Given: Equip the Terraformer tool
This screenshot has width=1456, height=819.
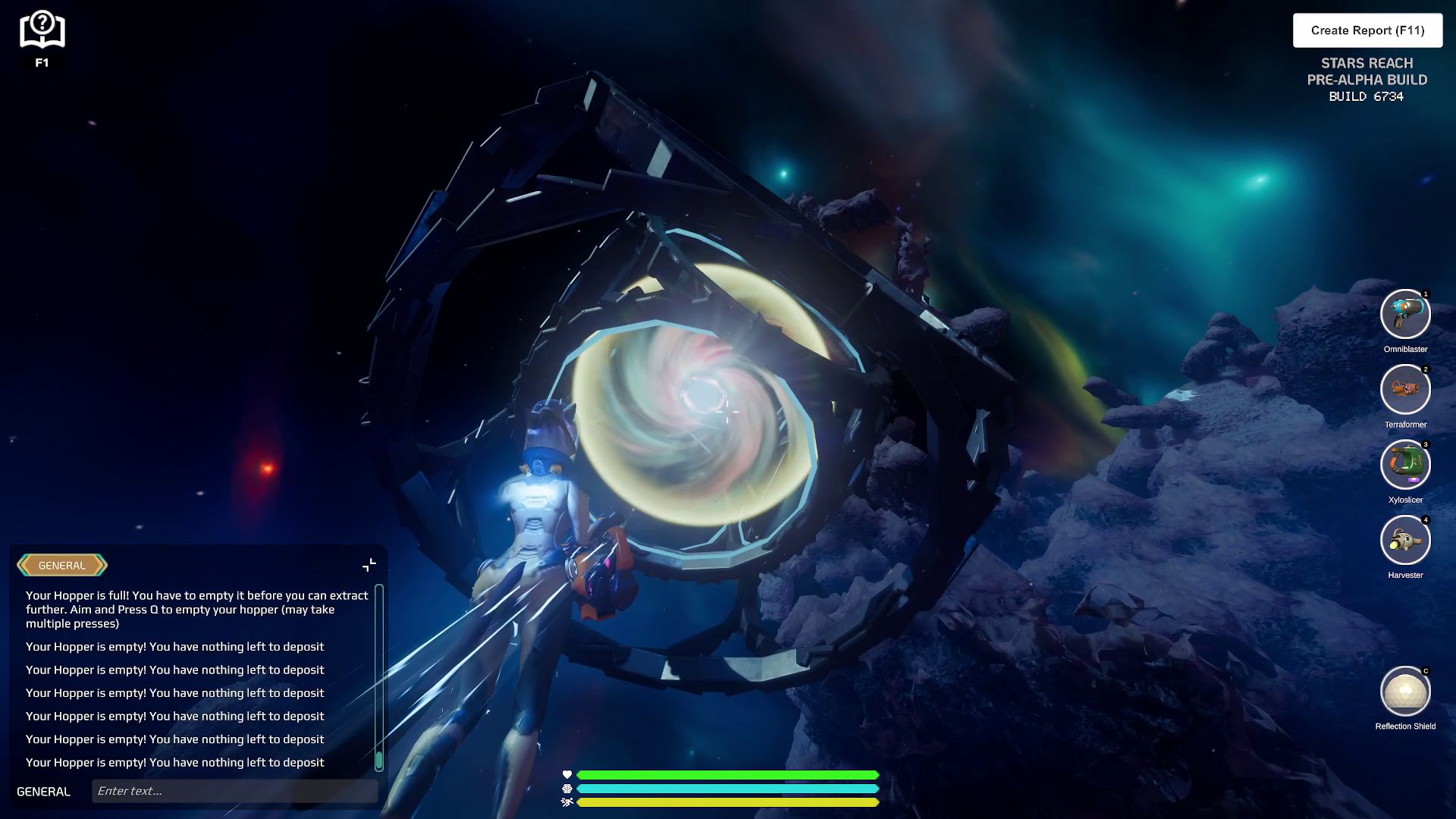Looking at the screenshot, I should point(1405,389).
